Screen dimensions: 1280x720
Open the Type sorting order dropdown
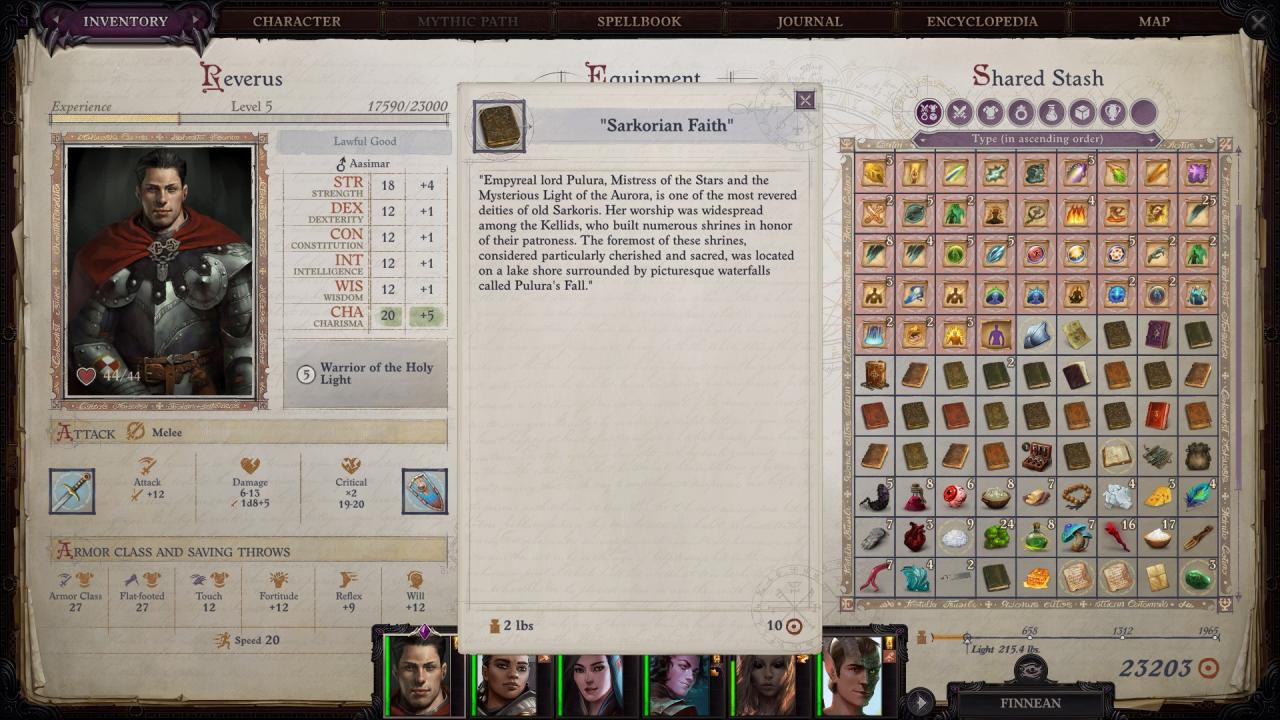1036,139
